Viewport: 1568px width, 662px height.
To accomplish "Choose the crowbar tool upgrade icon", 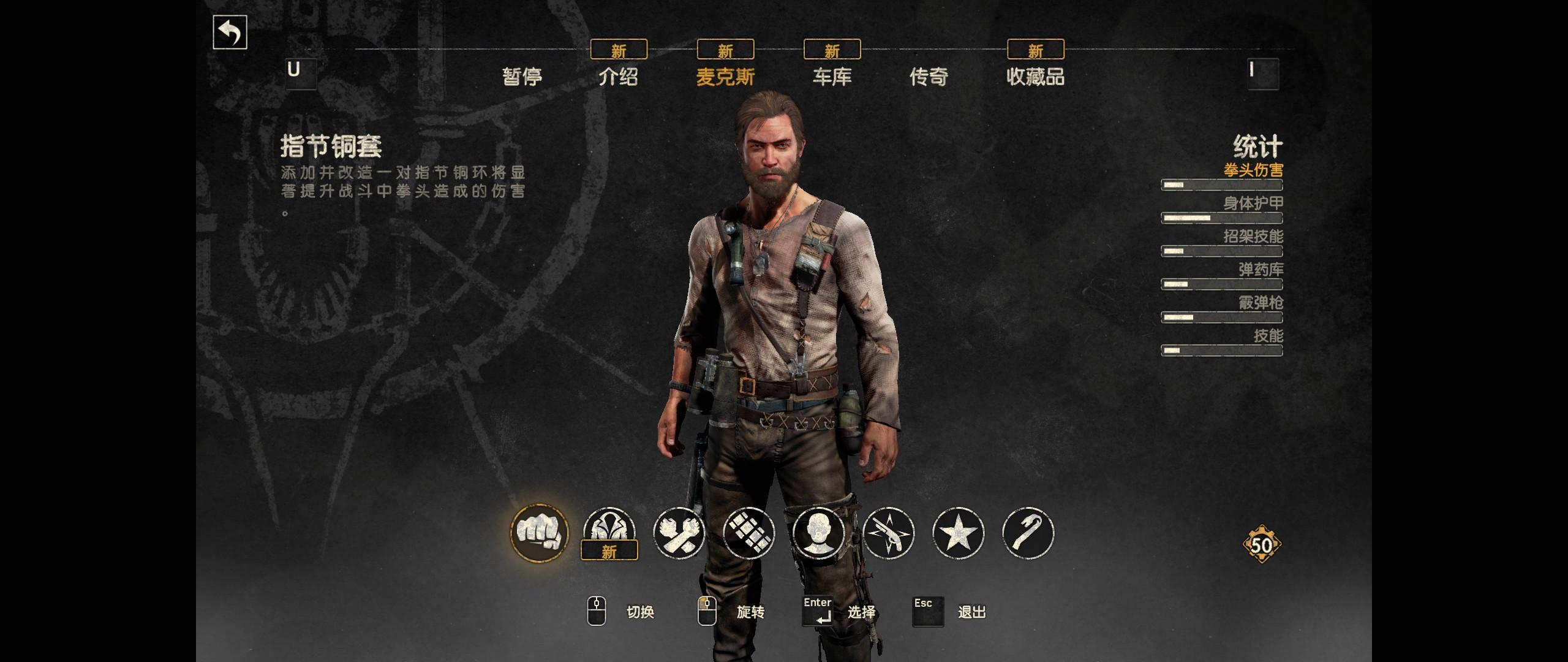I will pyautogui.click(x=1028, y=532).
